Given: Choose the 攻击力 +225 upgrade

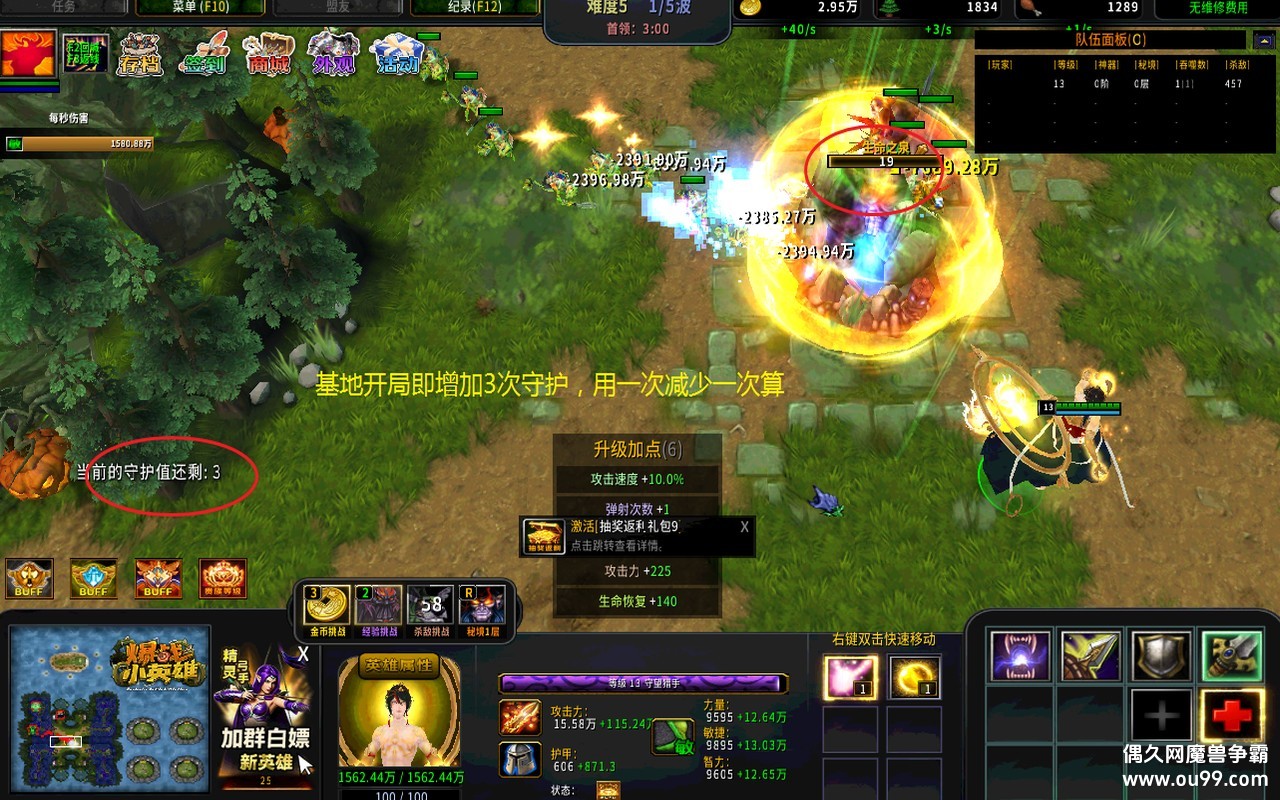Looking at the screenshot, I should pos(637,570).
